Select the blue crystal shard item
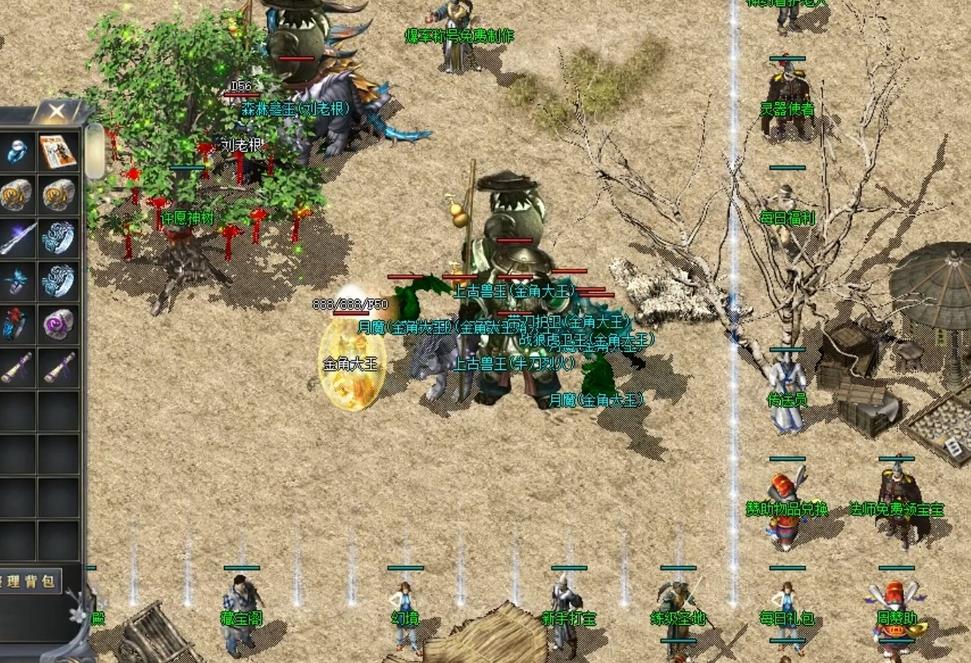This screenshot has width=971, height=663. coord(17,281)
